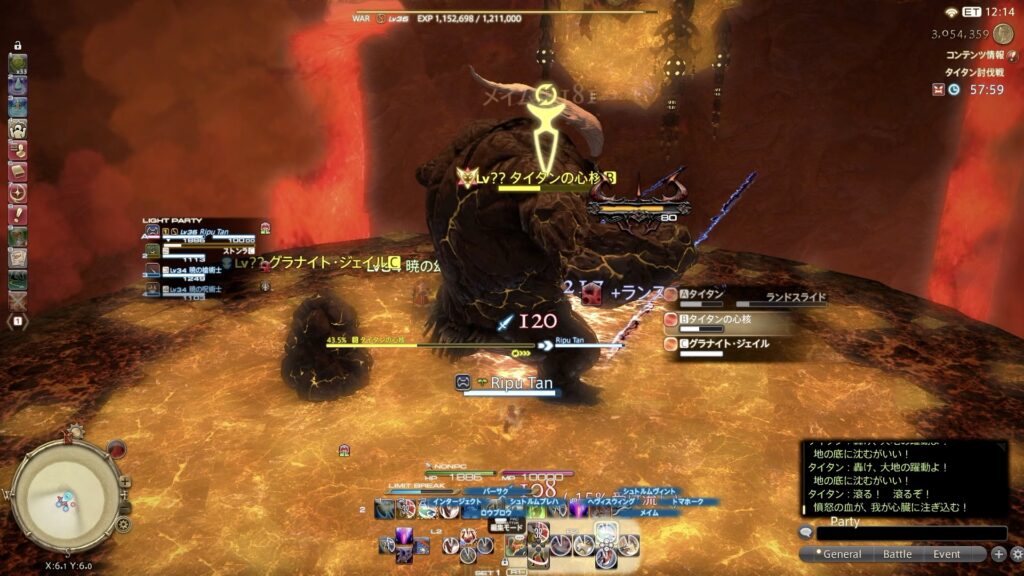1024x576 pixels.
Task: Toggle the hotbar lock padlock icon
Action: pos(18,46)
